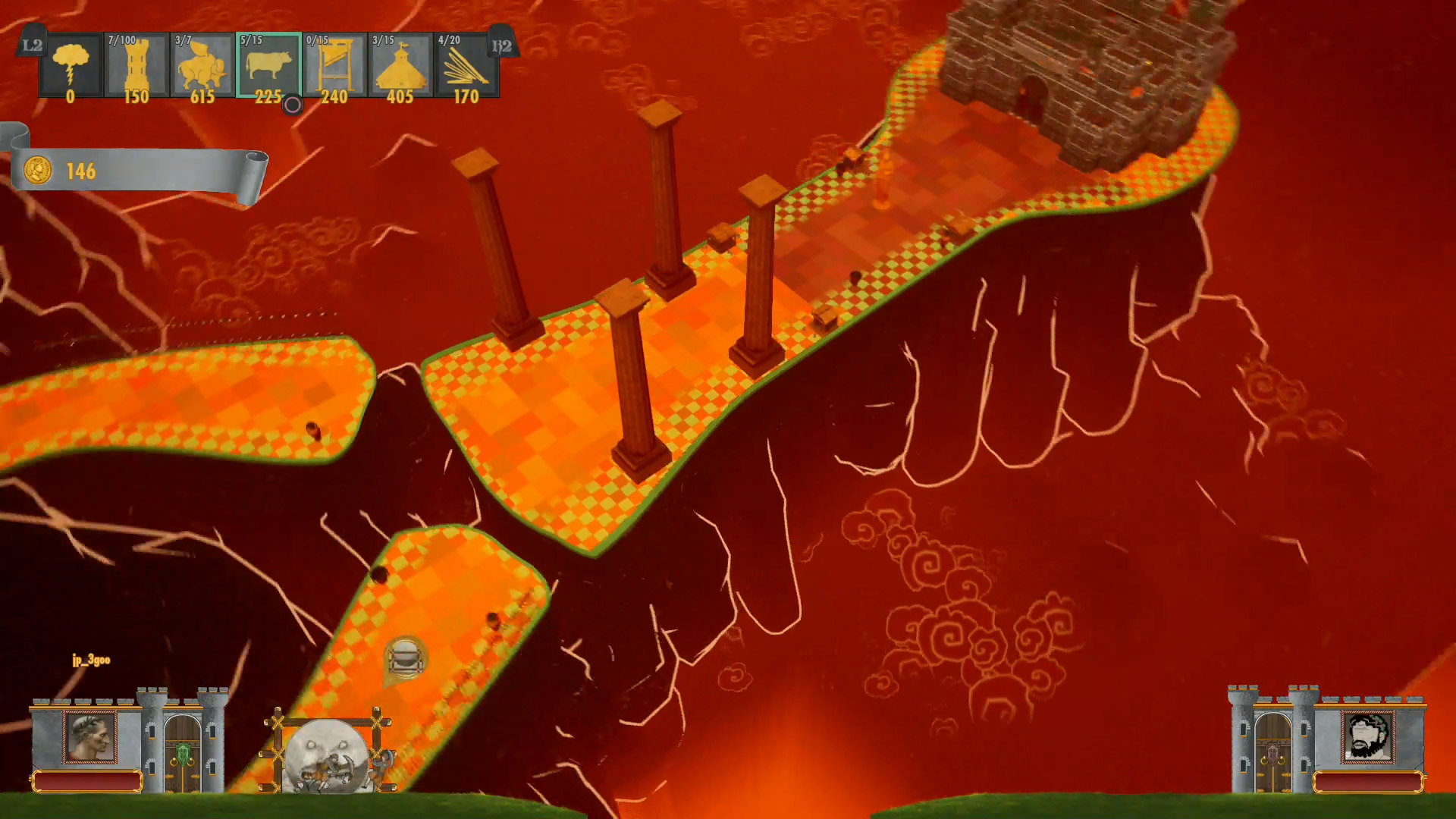Select the folding fan unit costing 170
The width and height of the screenshot is (1456, 819).
click(466, 66)
